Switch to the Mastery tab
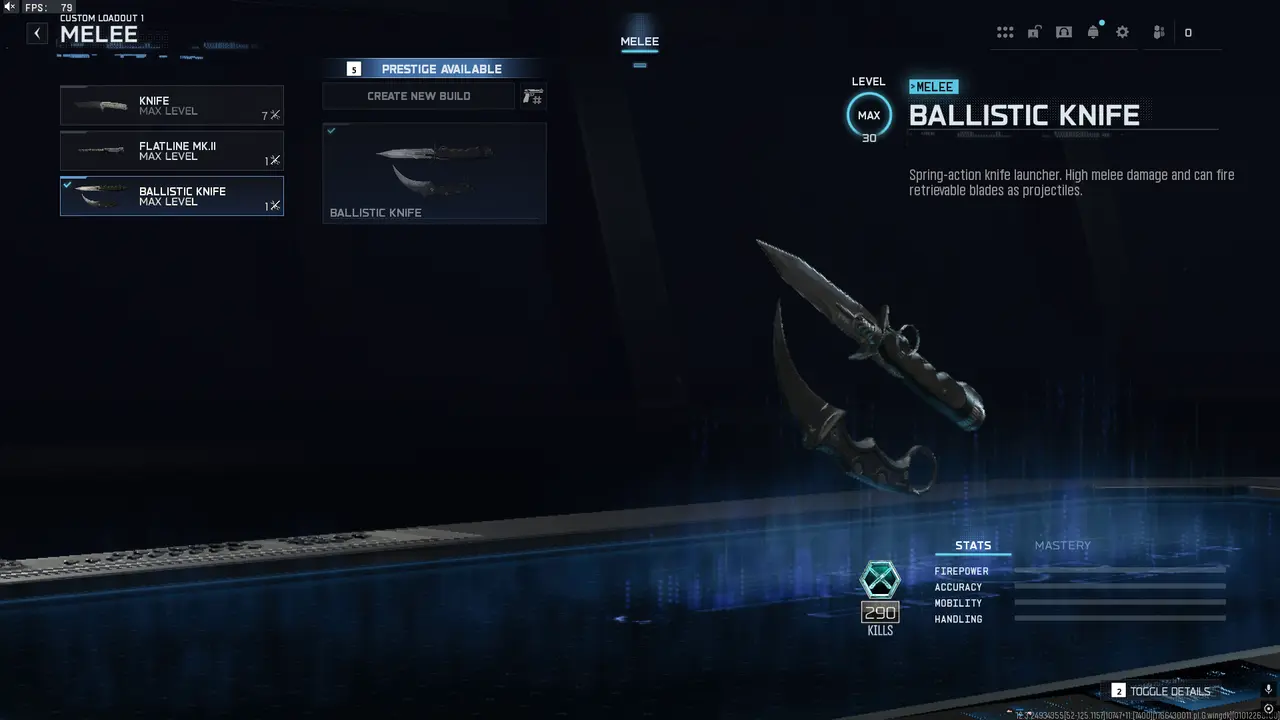 1062,545
